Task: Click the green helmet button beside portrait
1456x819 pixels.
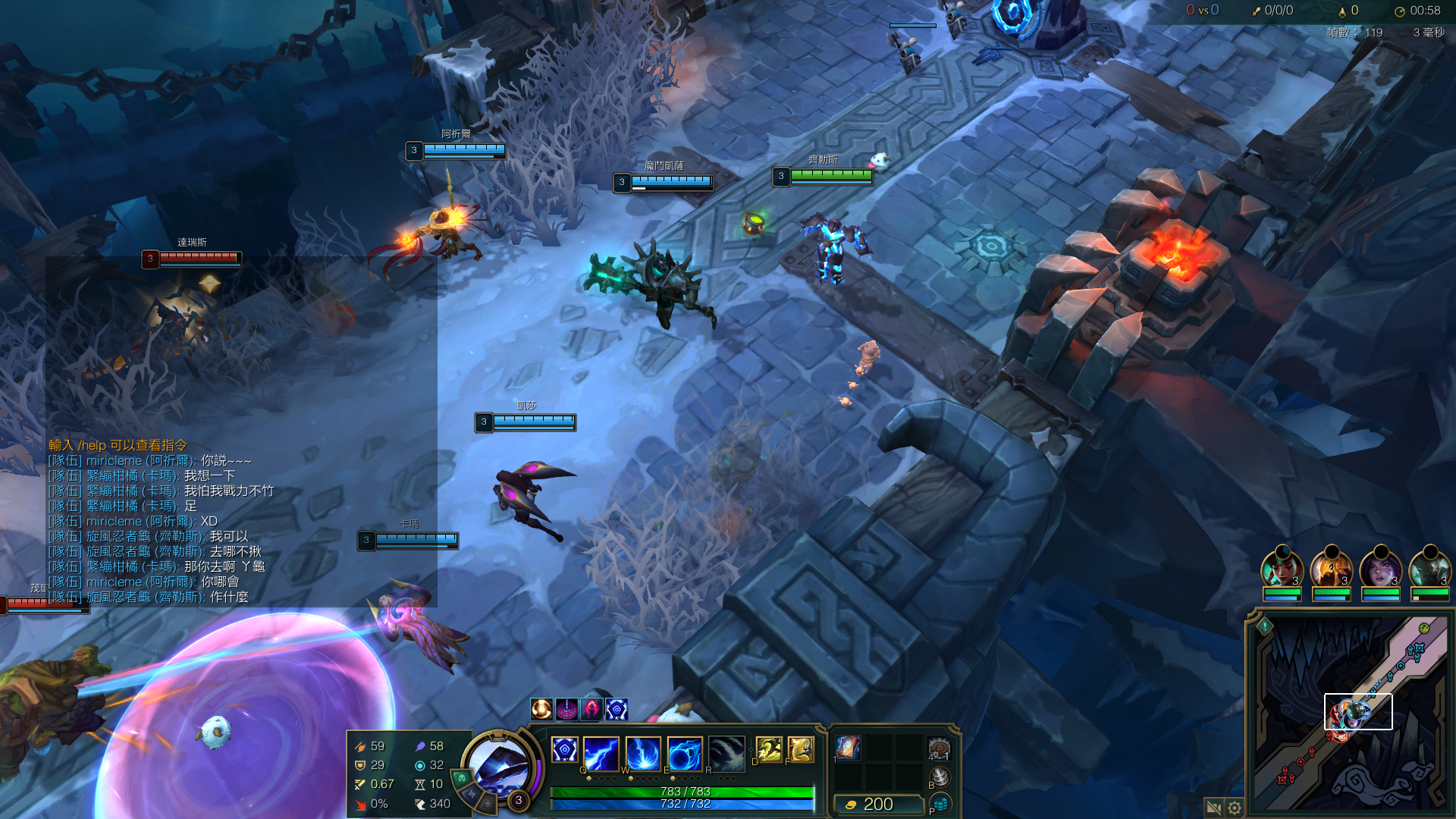Action: click(x=462, y=778)
